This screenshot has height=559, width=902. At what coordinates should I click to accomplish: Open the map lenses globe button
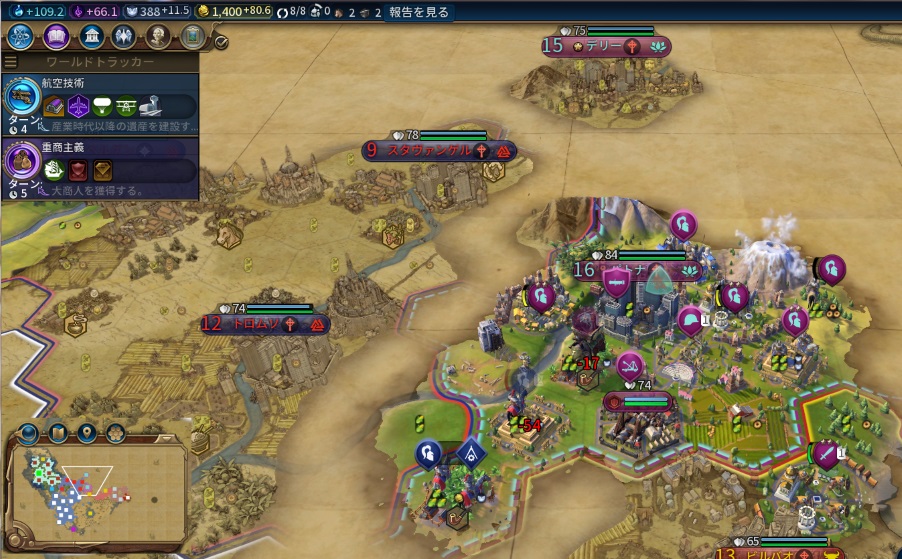[28, 433]
